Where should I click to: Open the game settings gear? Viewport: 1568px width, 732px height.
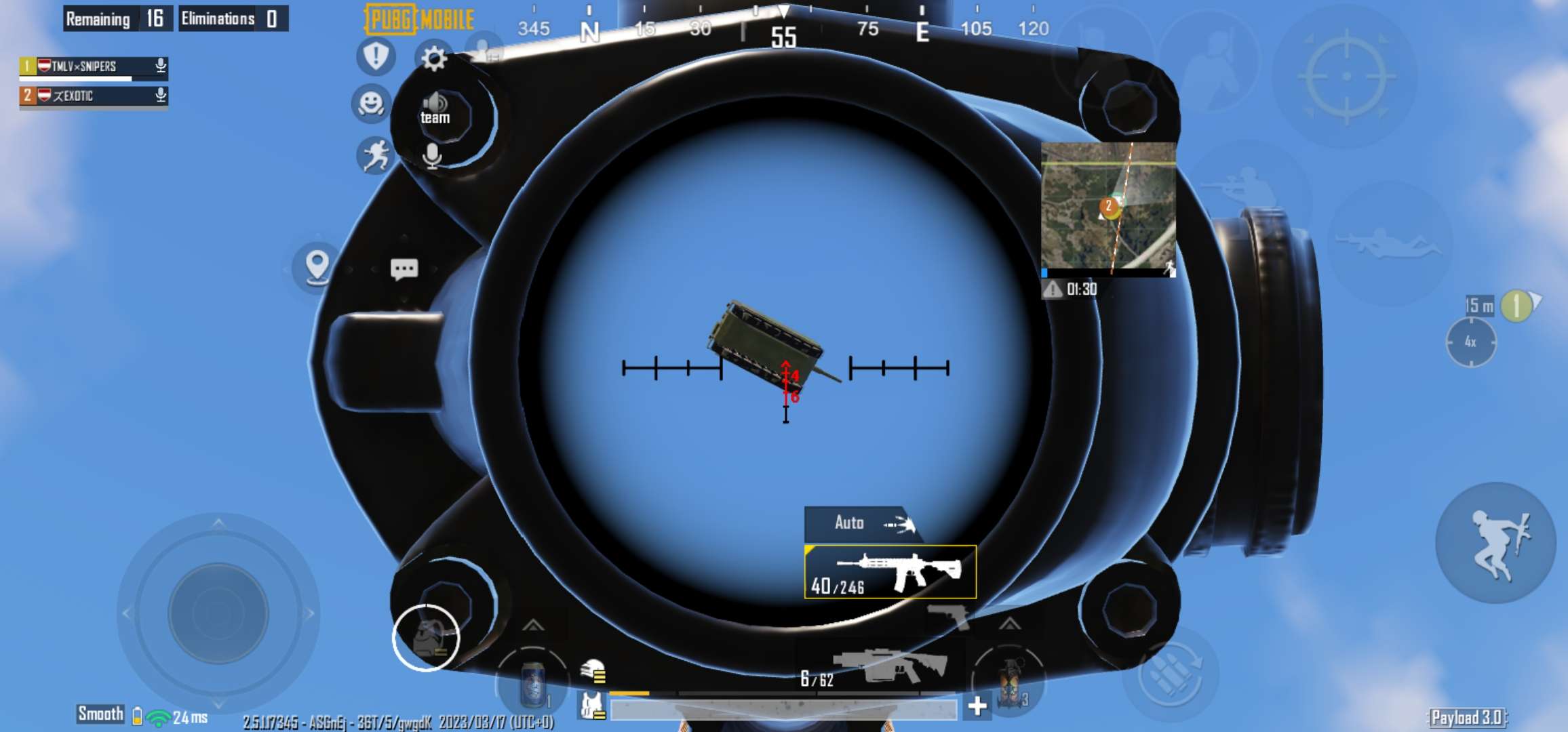coord(434,60)
